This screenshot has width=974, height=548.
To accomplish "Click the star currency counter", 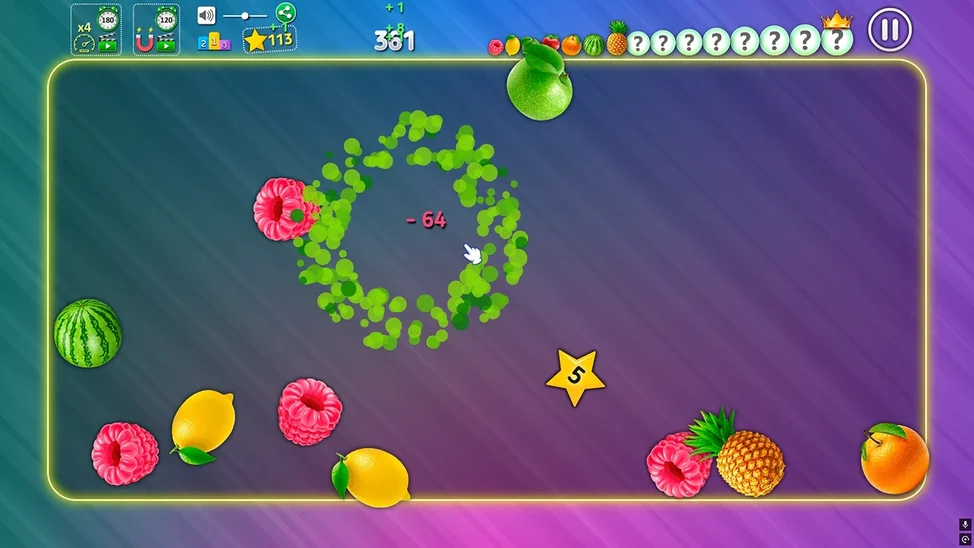I will [269, 40].
